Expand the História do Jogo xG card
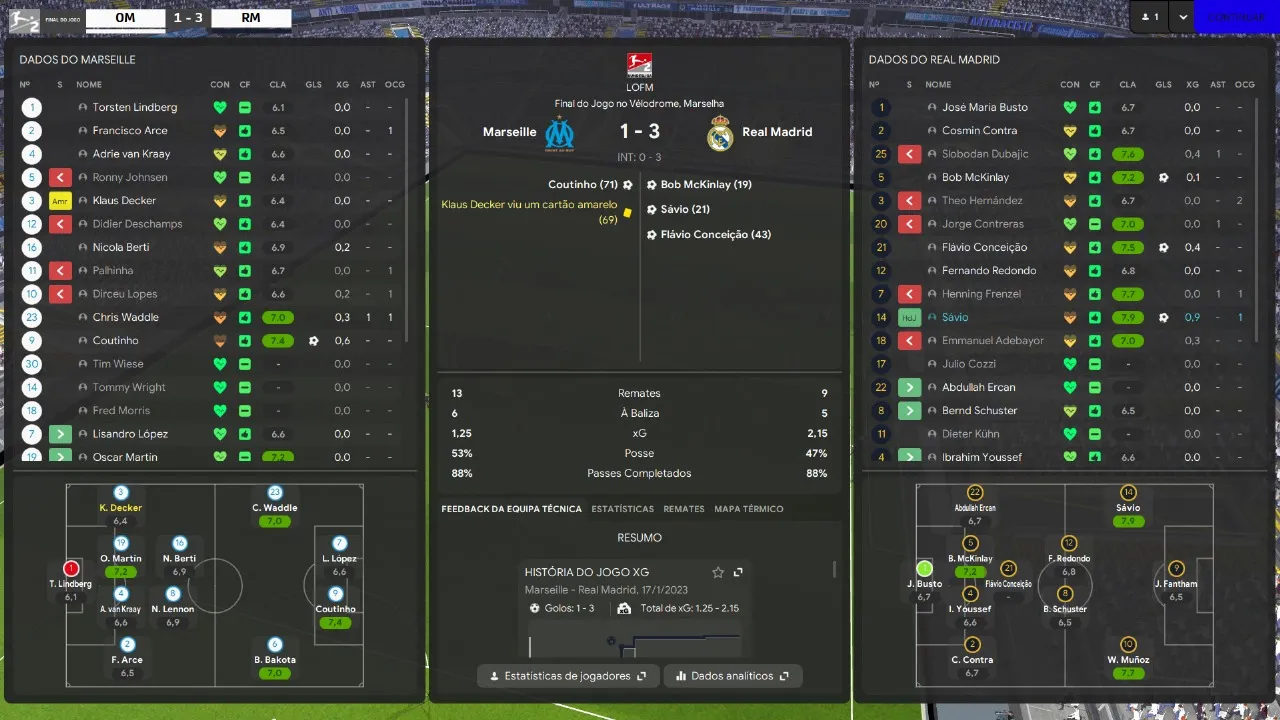The height and width of the screenshot is (720, 1280). coord(738,572)
